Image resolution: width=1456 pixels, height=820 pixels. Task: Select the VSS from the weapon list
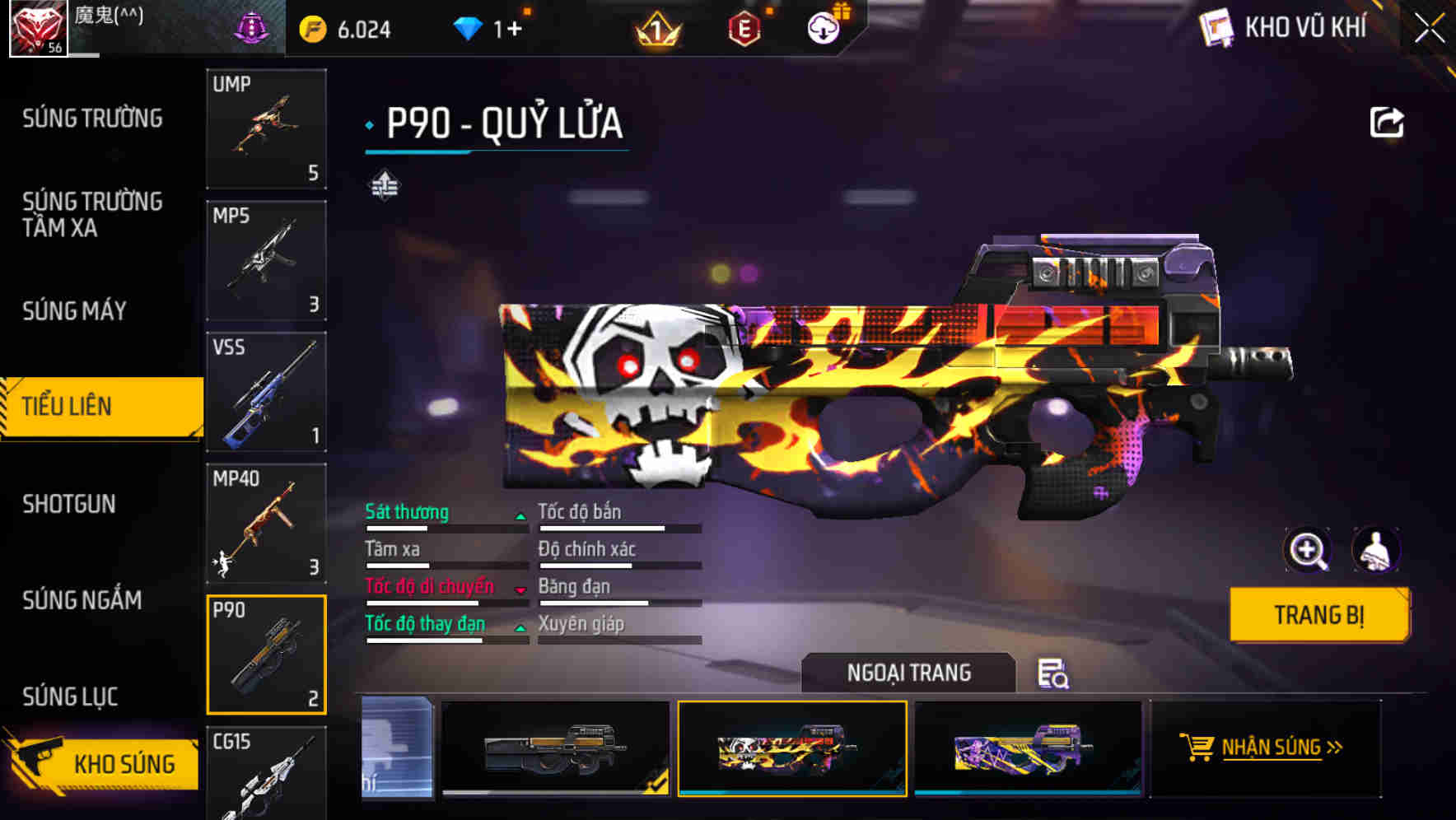point(266,393)
